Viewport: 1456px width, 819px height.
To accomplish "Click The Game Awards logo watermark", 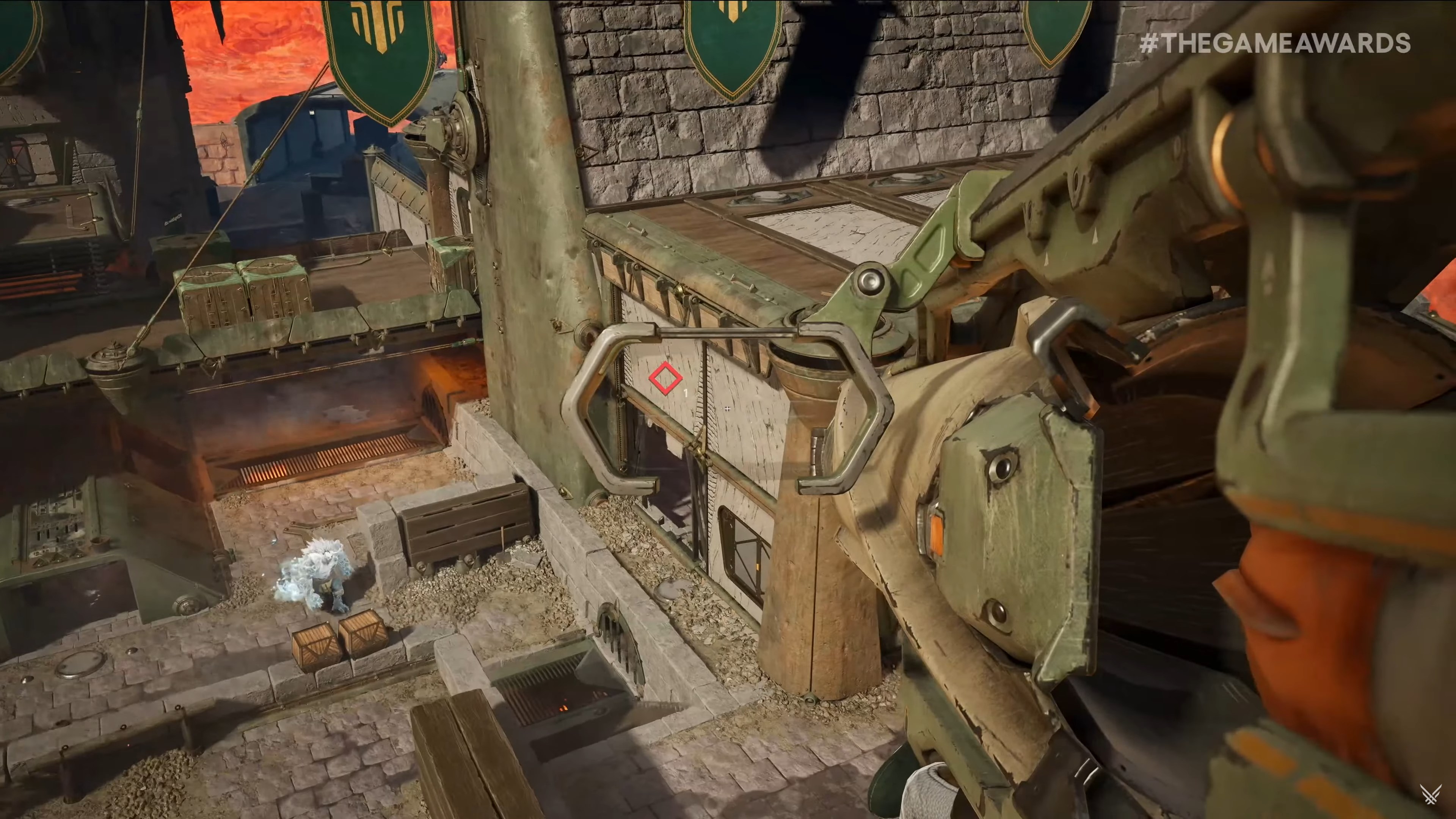I will coord(1433,796).
